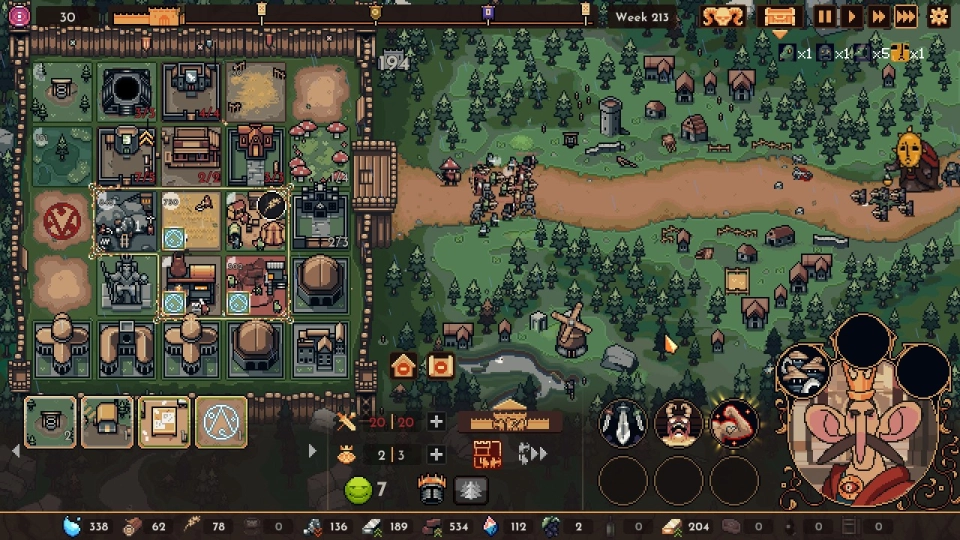The height and width of the screenshot is (540, 960).
Task: Toggle the pine tree forest button
Action: click(470, 490)
